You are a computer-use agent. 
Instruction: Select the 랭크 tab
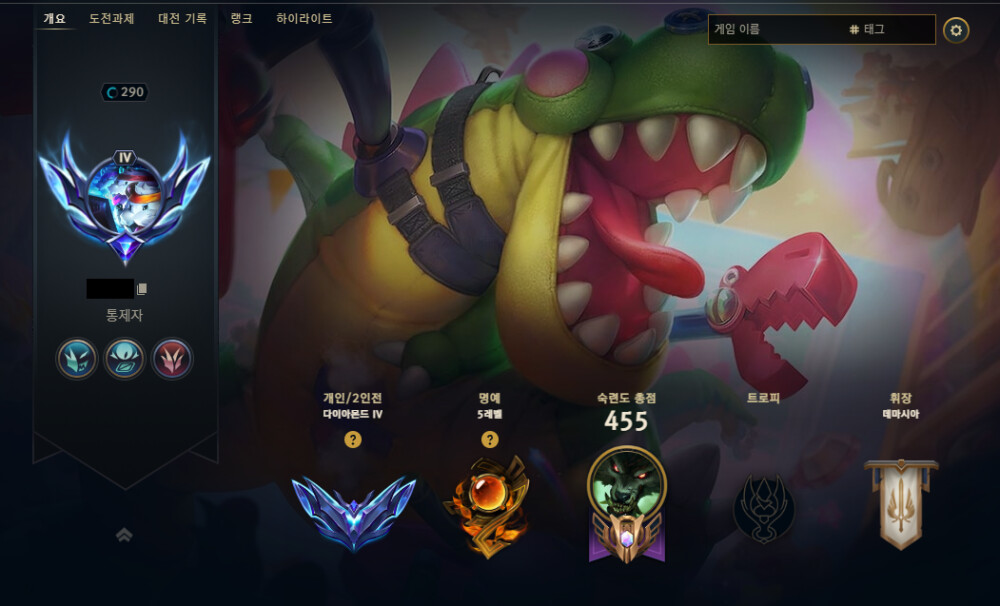(x=241, y=18)
